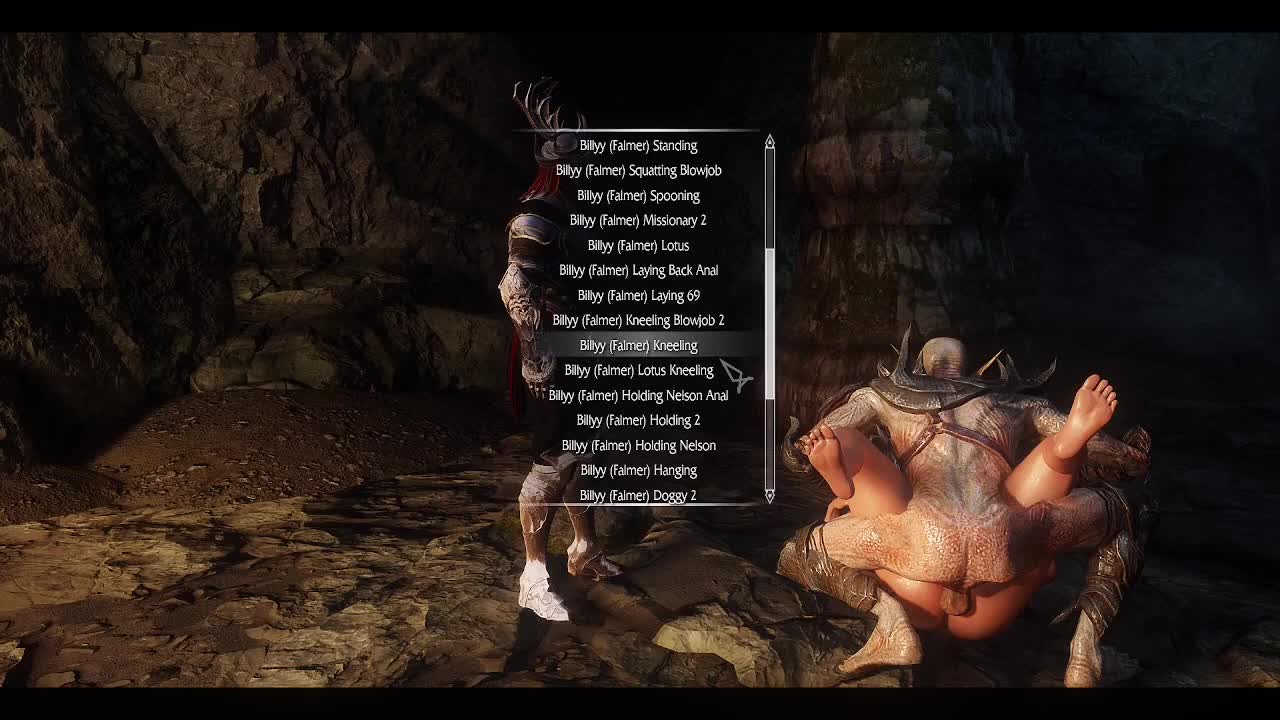Image resolution: width=1280 pixels, height=720 pixels.
Task: Choose the Billyy (Falmer) Lotus row
Action: pyautogui.click(x=638, y=246)
